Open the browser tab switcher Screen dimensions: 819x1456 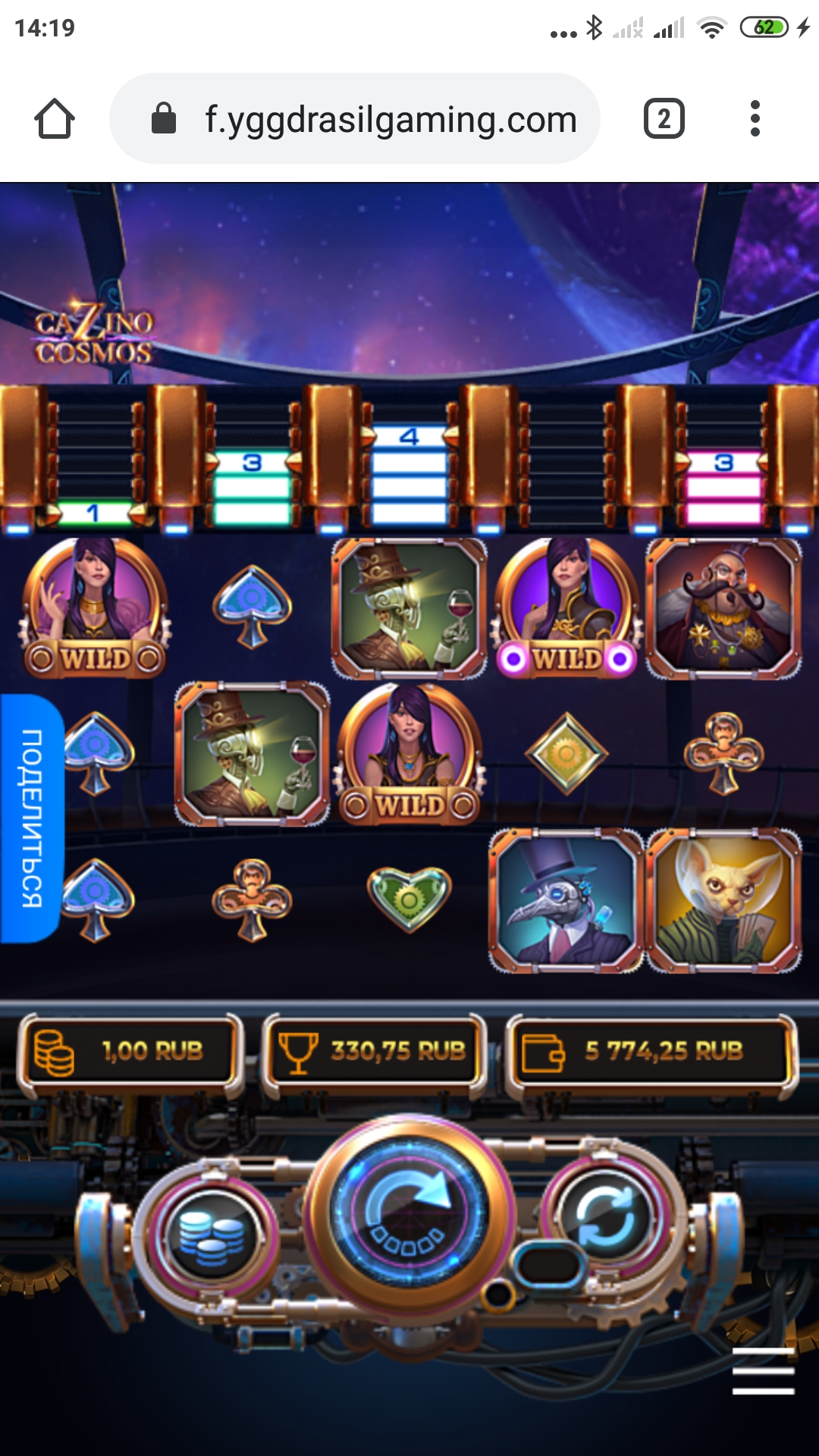(664, 119)
